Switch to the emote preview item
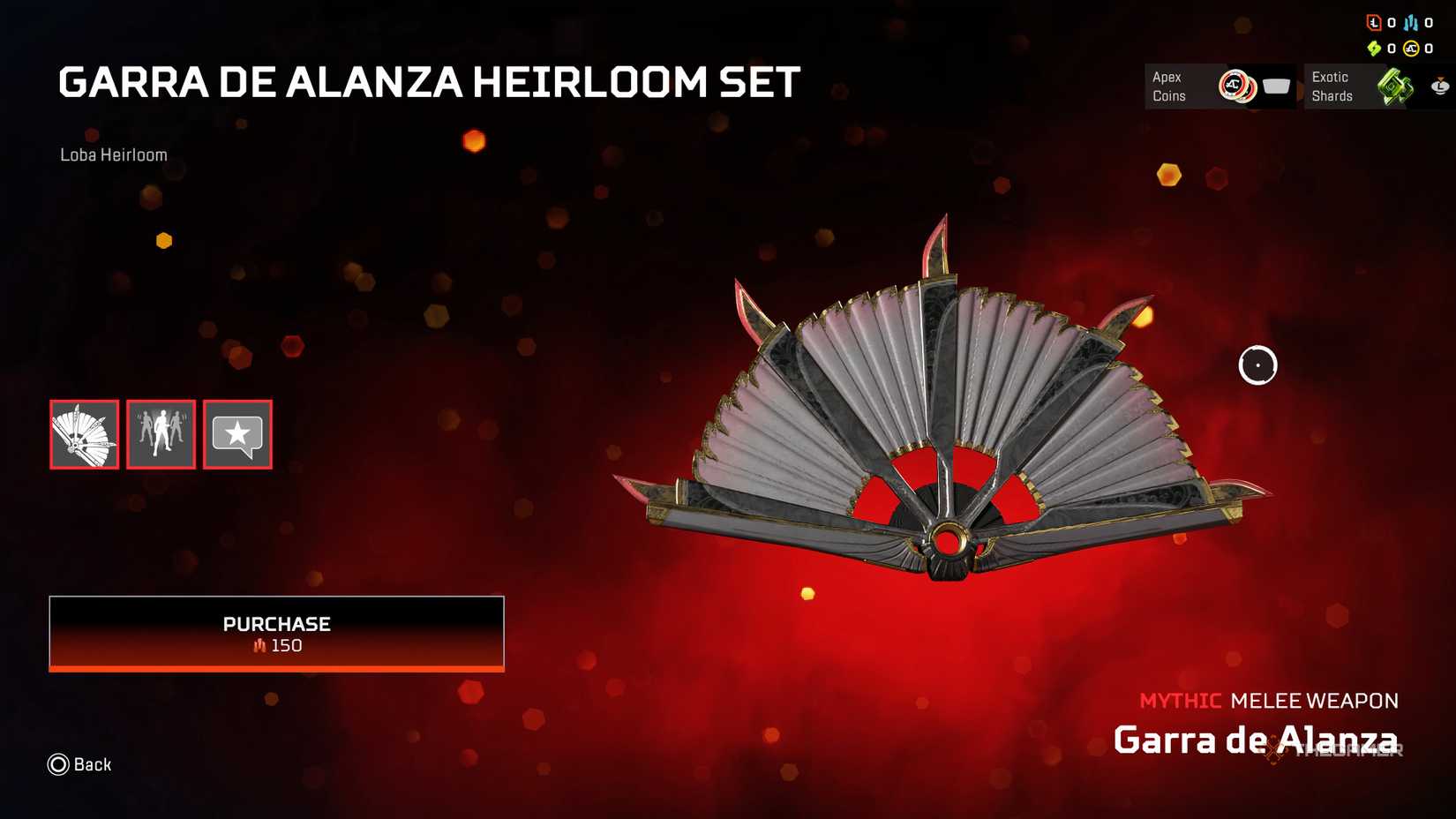The height and width of the screenshot is (819, 1456). pyautogui.click(x=160, y=434)
